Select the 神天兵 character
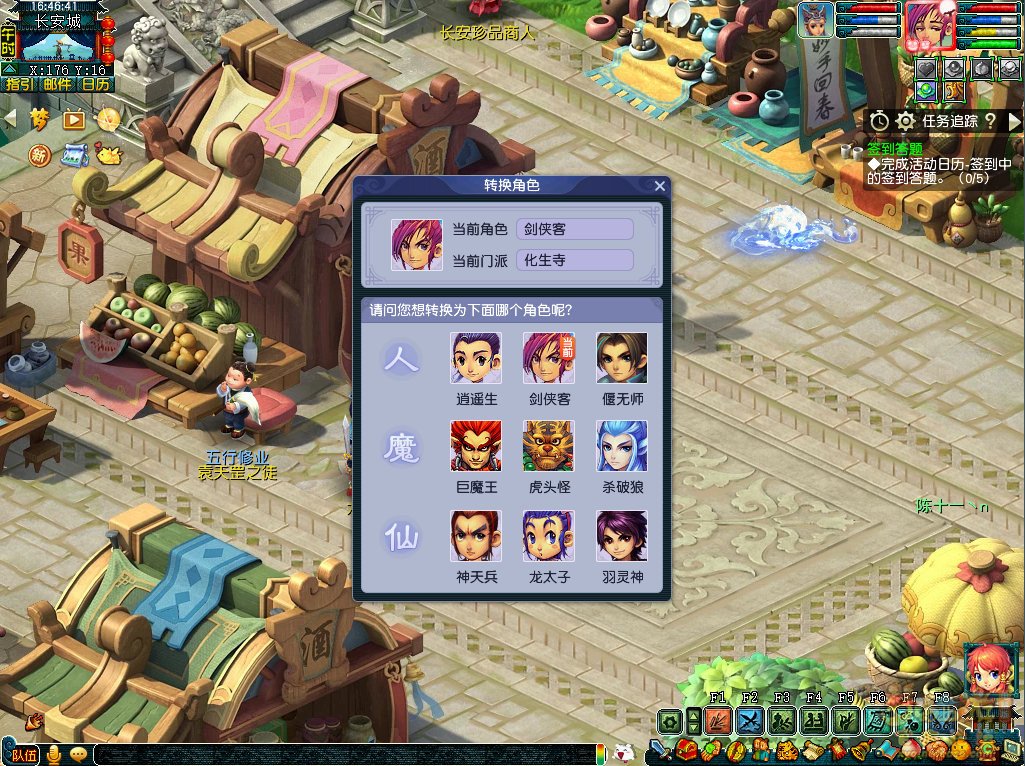Screen dimensions: 1025x766 coord(476,536)
